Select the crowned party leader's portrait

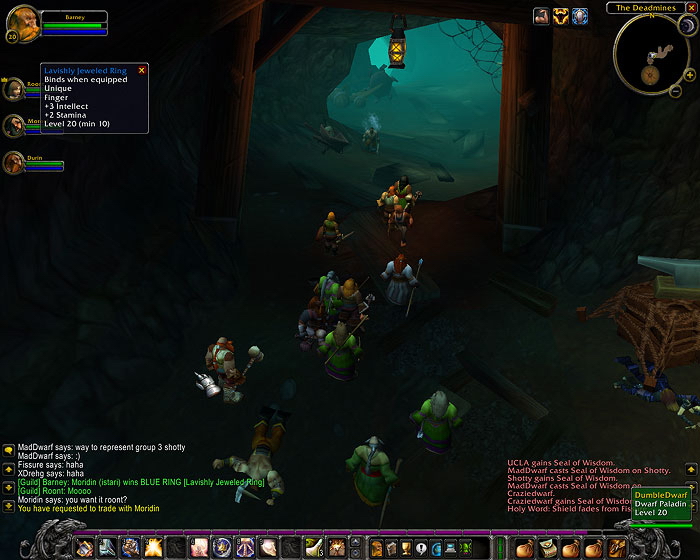click(x=15, y=90)
